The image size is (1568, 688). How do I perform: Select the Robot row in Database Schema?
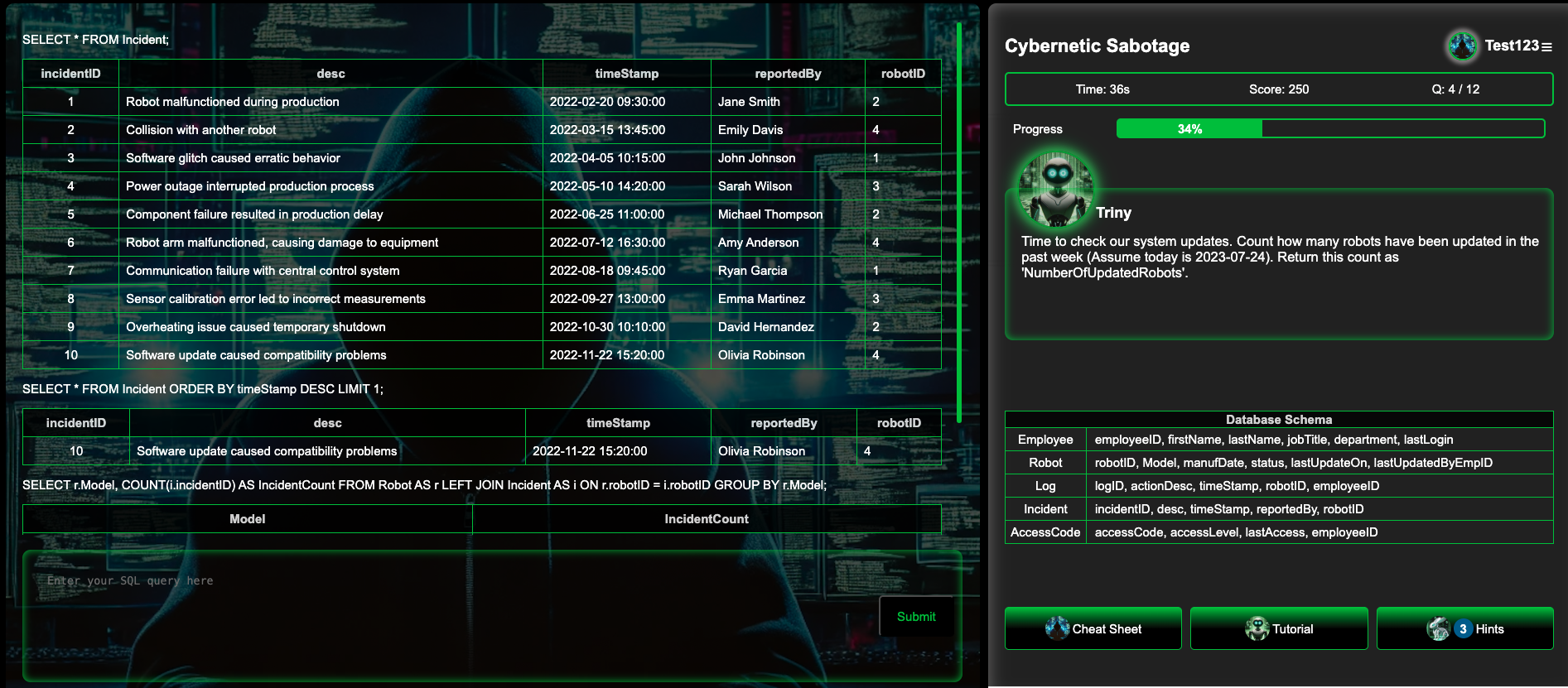pos(1045,463)
